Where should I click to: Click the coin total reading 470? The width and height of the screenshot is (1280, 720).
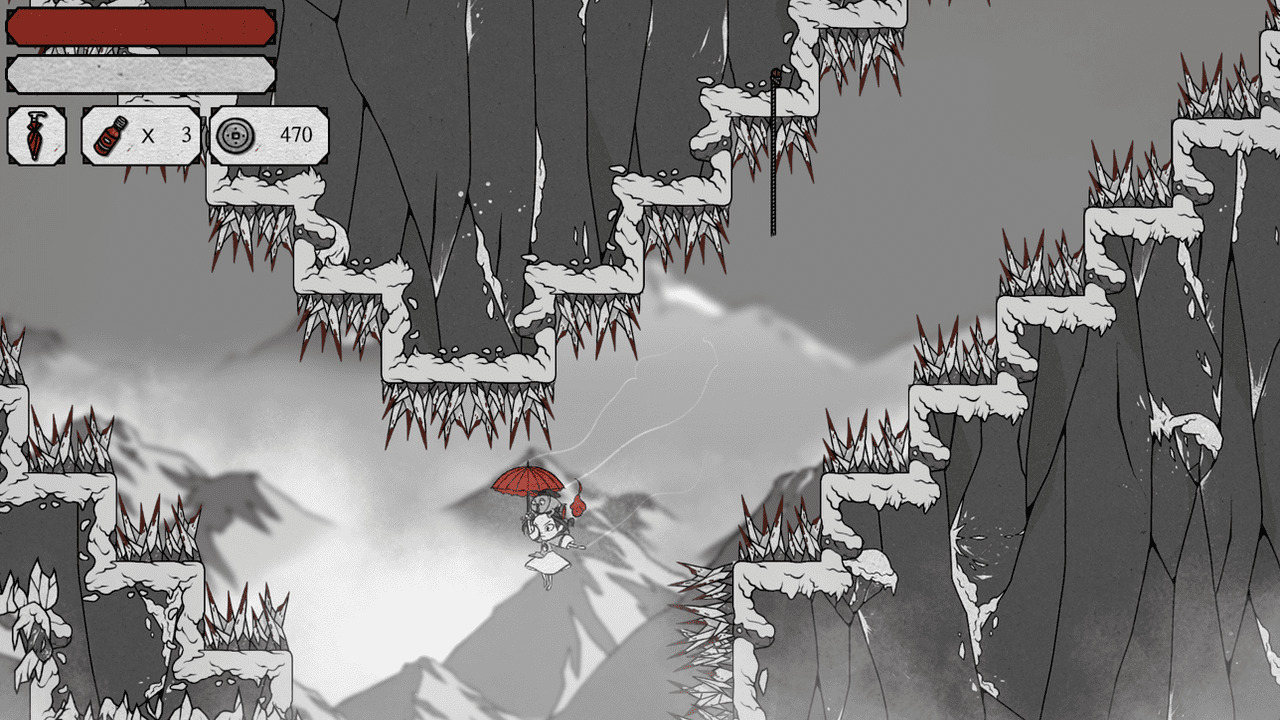(x=296, y=135)
